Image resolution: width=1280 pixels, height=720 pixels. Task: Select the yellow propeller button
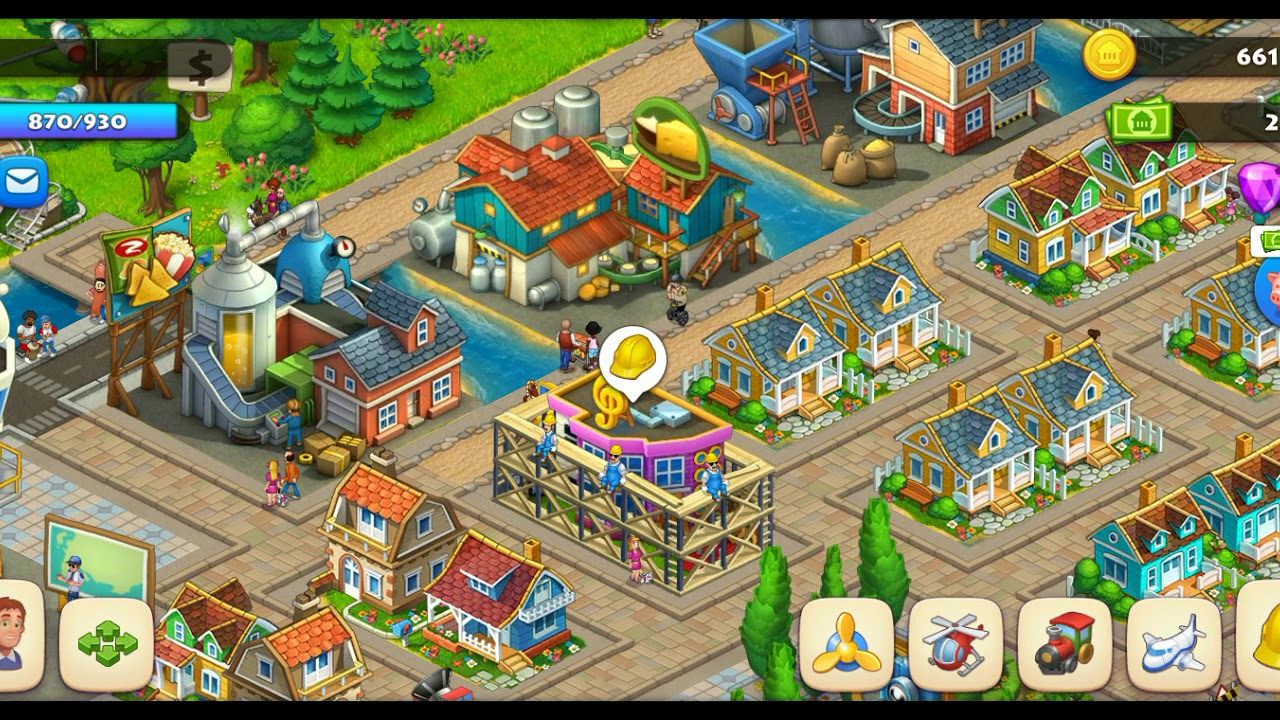(x=846, y=645)
